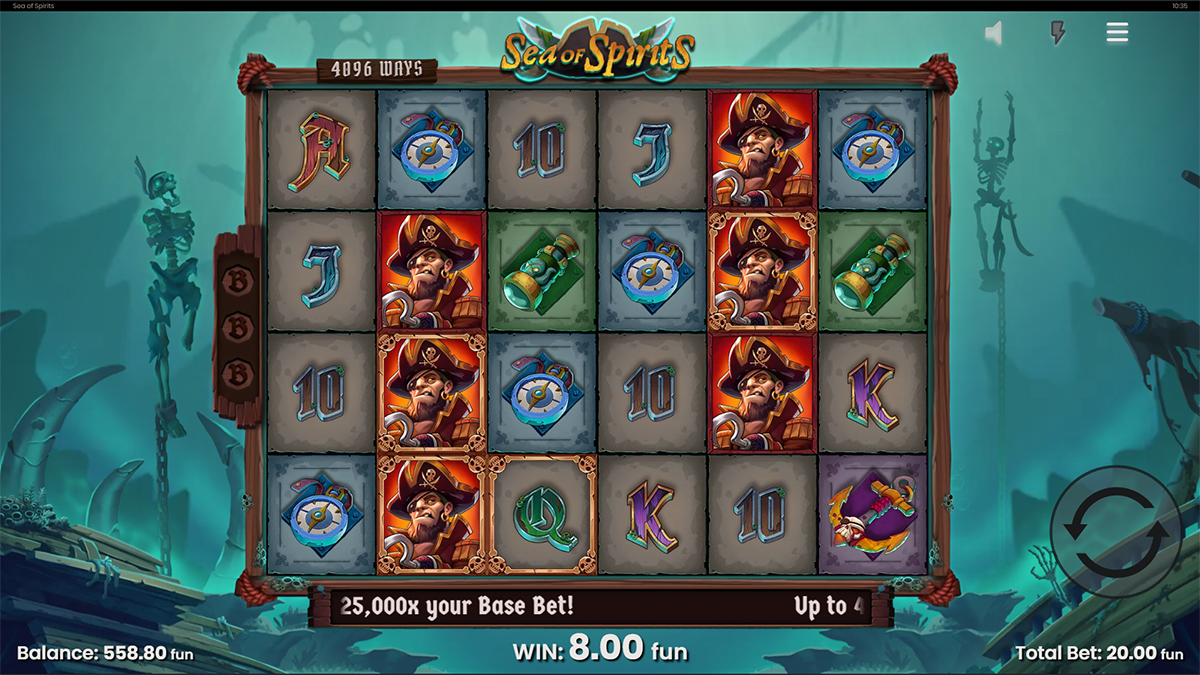This screenshot has width=1200, height=675.
Task: Activate the lightning bolt turbo spin
Action: pos(1056,34)
